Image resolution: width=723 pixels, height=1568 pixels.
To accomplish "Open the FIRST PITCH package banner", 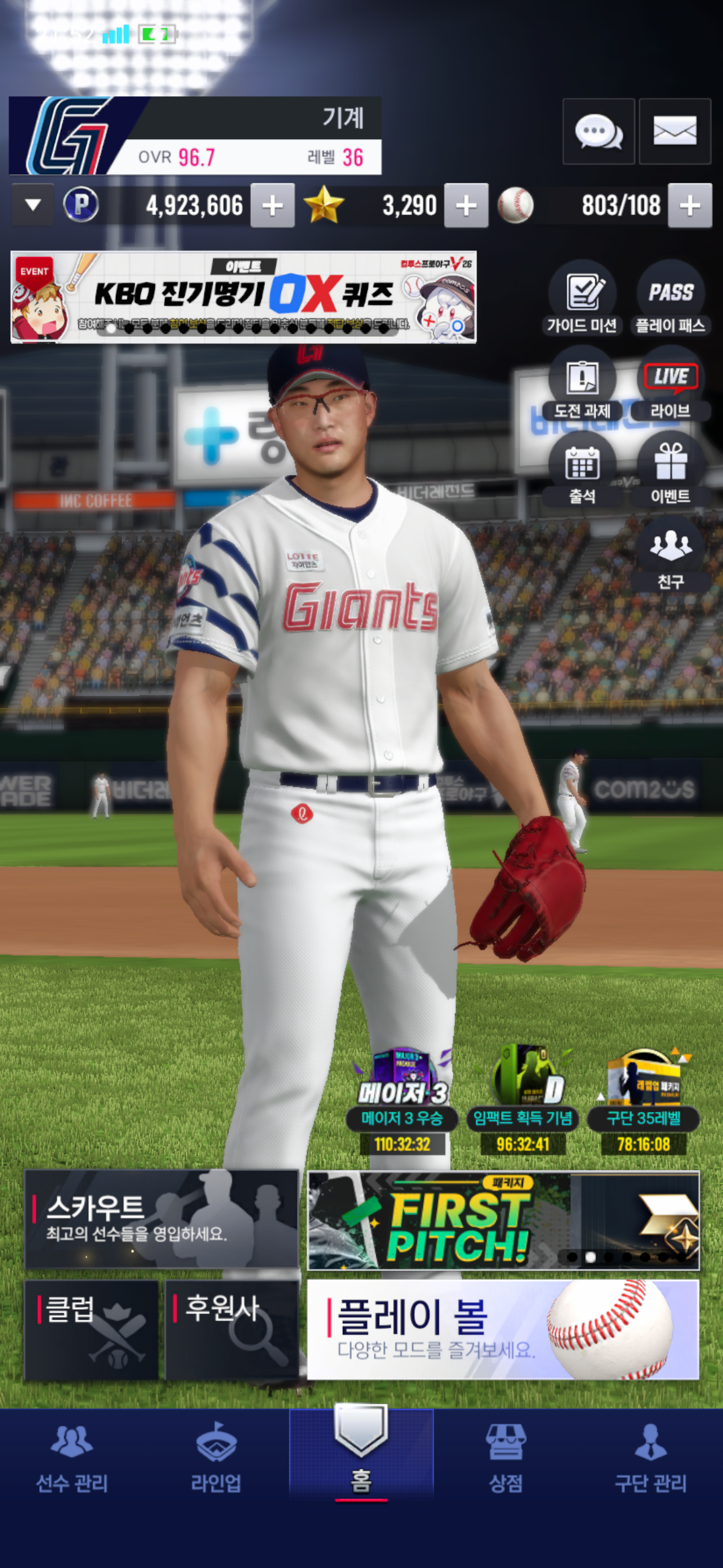I will tap(503, 1220).
